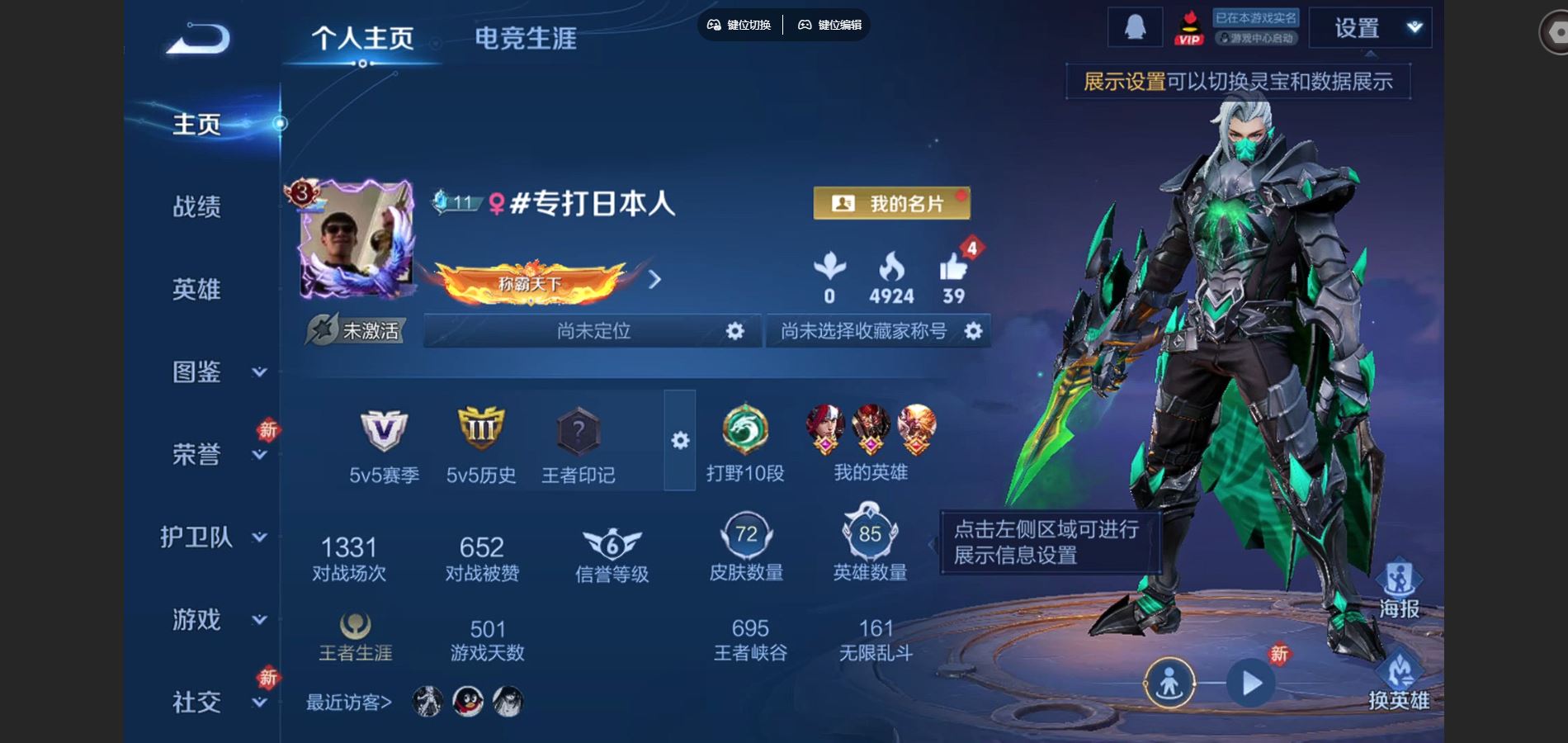Switch to the 电竞生涯 tab

pyautogui.click(x=526, y=36)
